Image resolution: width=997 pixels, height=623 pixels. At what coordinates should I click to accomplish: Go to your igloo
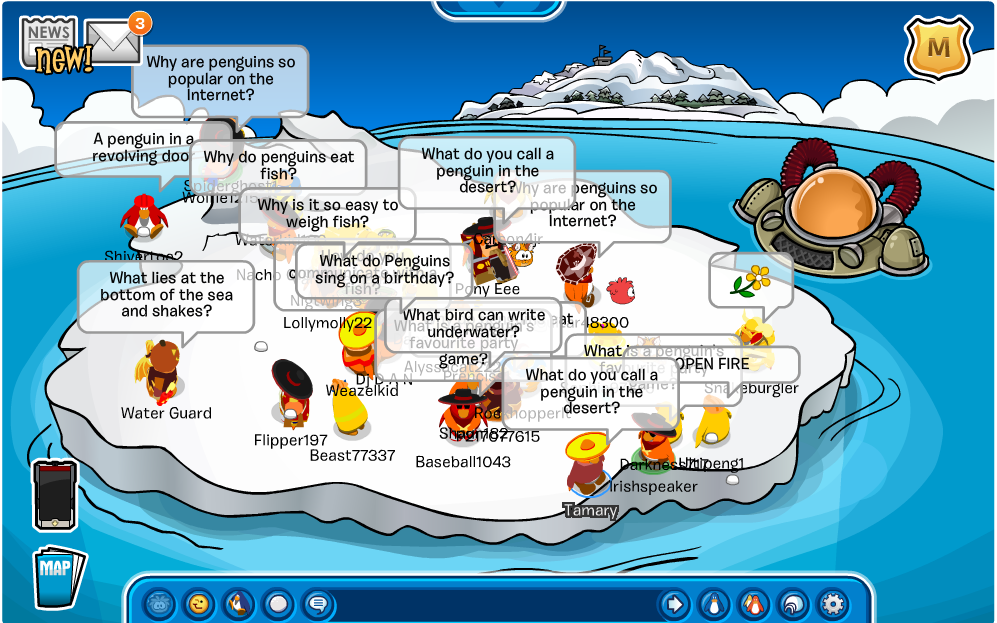792,604
